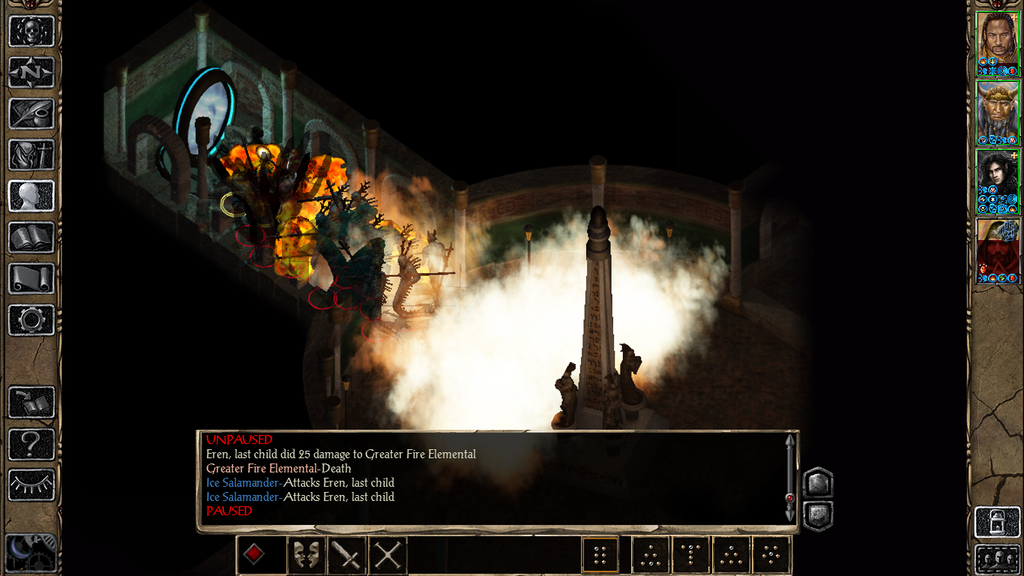Open the options gear button
Viewport: 1024px width, 576px height.
point(31,320)
